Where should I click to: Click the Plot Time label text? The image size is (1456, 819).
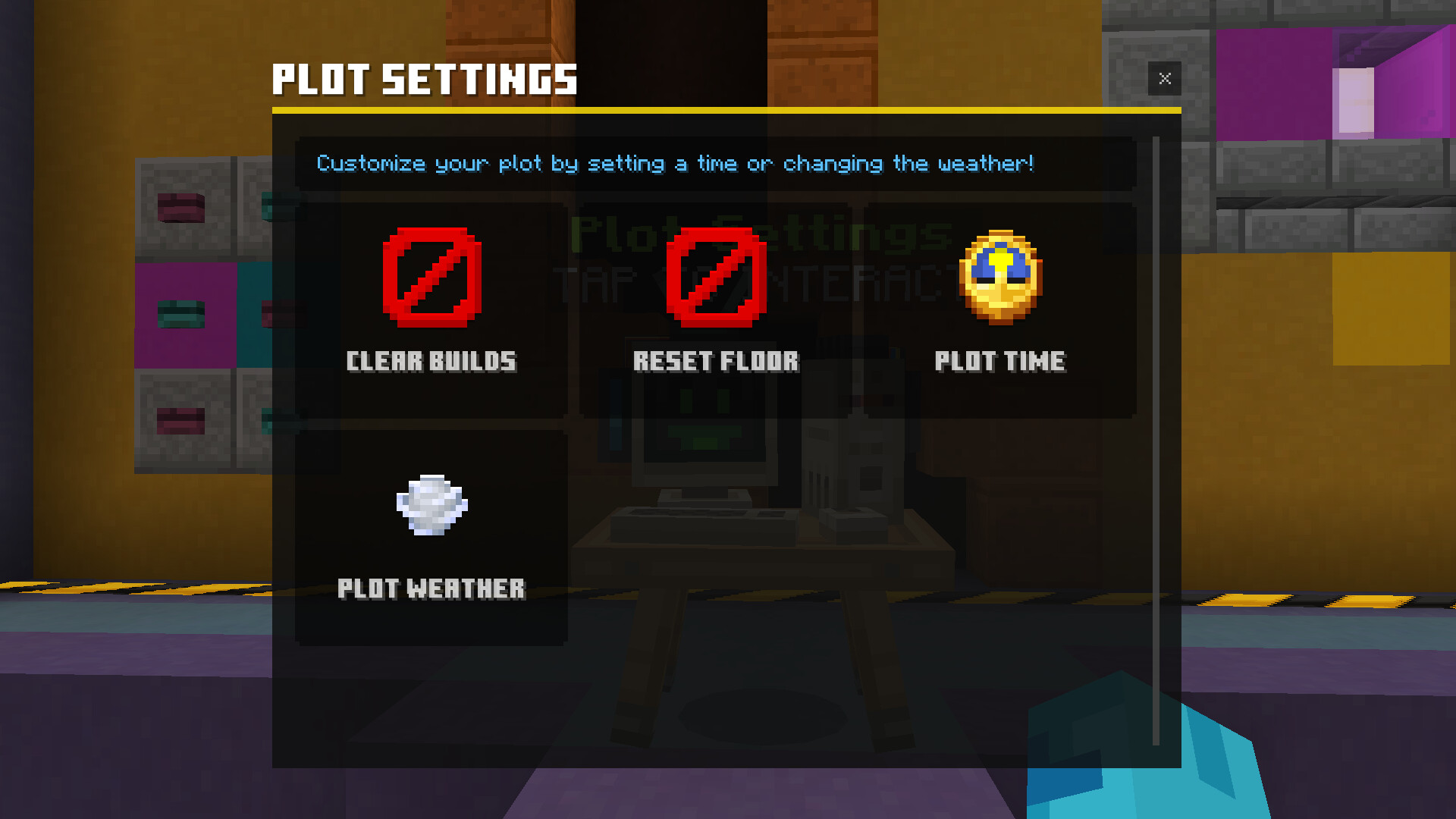[999, 361]
